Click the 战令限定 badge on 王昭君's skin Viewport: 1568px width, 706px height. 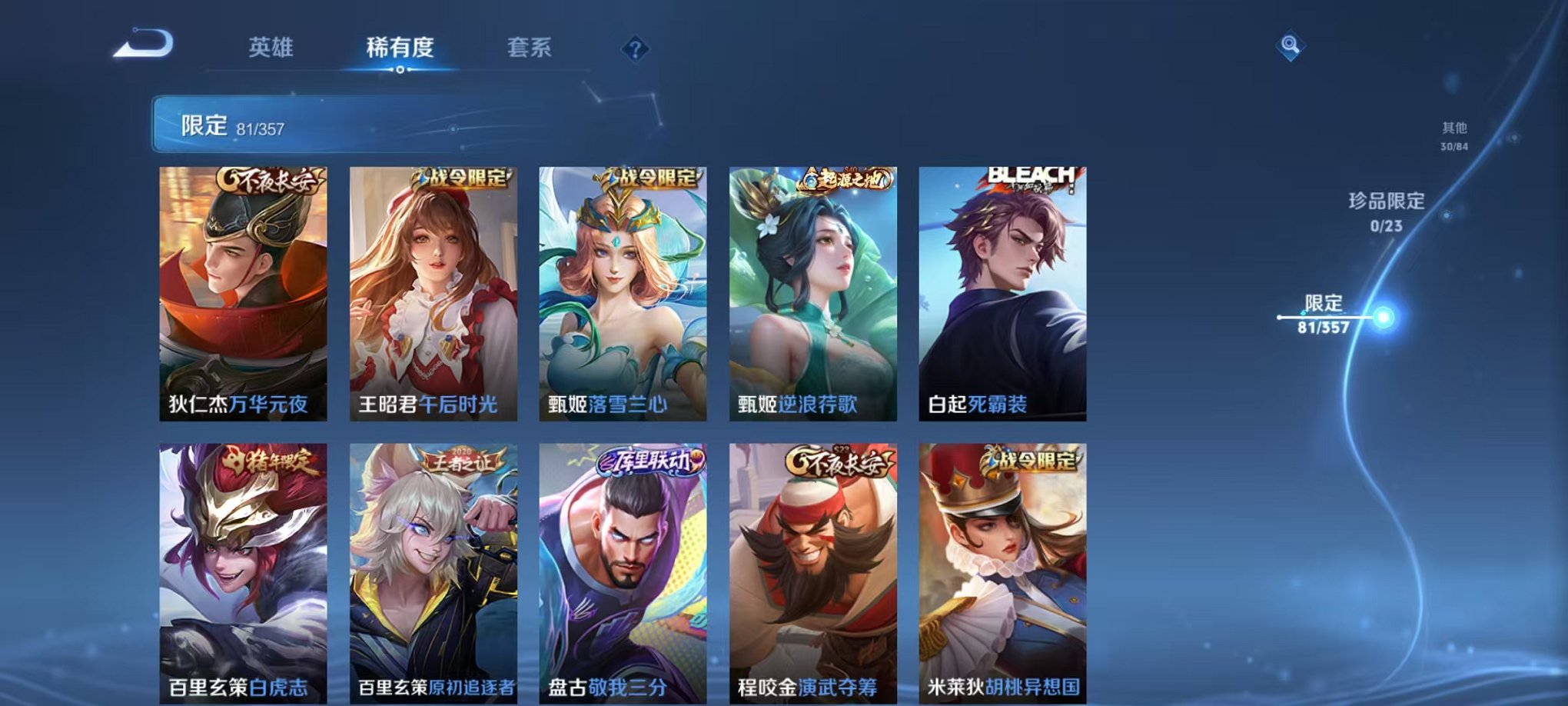click(458, 179)
